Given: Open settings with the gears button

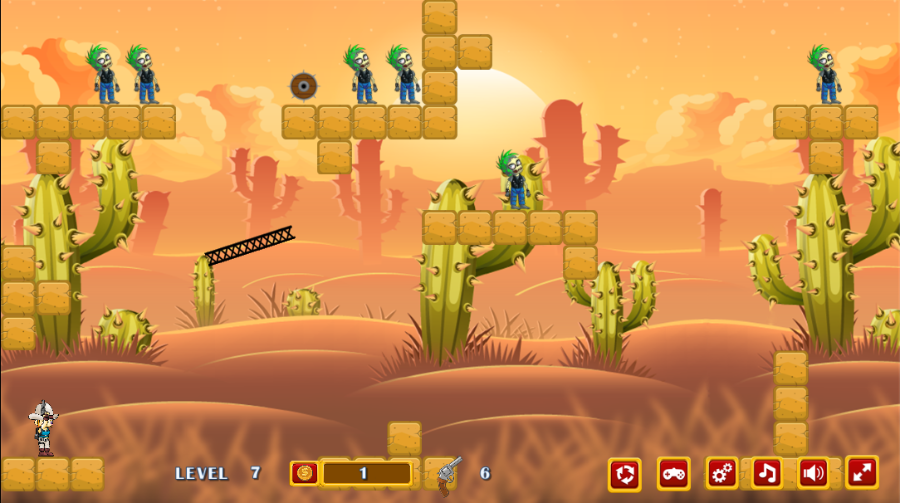Looking at the screenshot, I should click(x=722, y=473).
